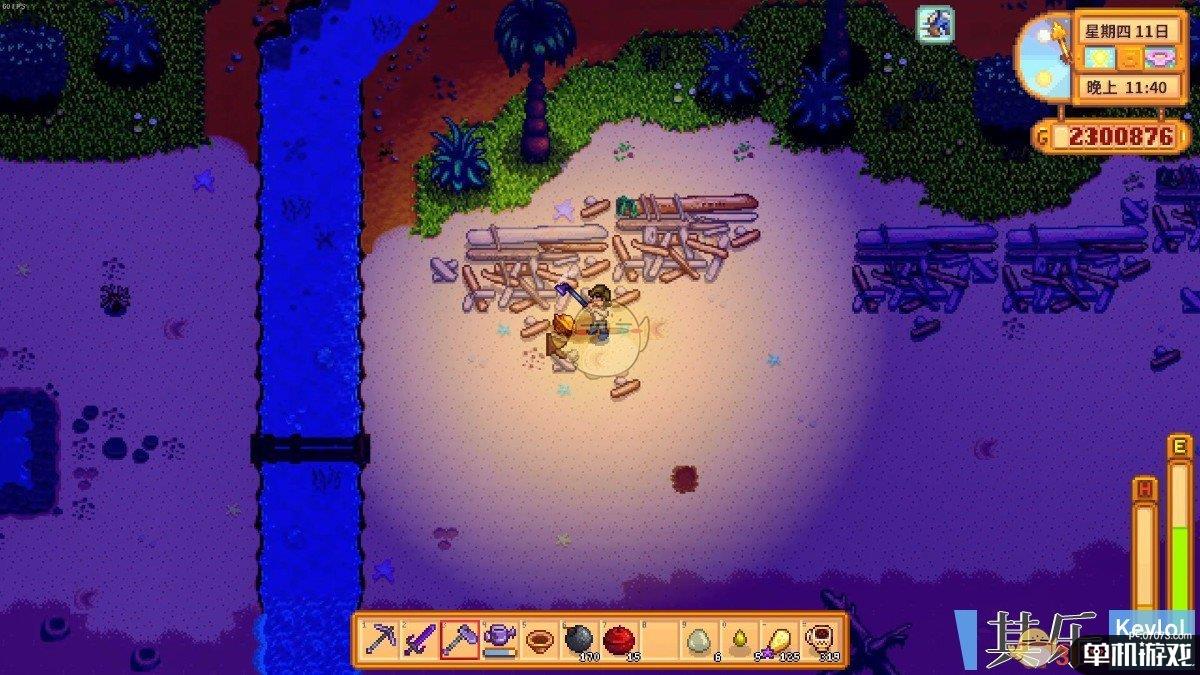Viewport: 1200px width, 675px height.
Task: Select the copper bowl item slot
Action: pyautogui.click(x=539, y=639)
